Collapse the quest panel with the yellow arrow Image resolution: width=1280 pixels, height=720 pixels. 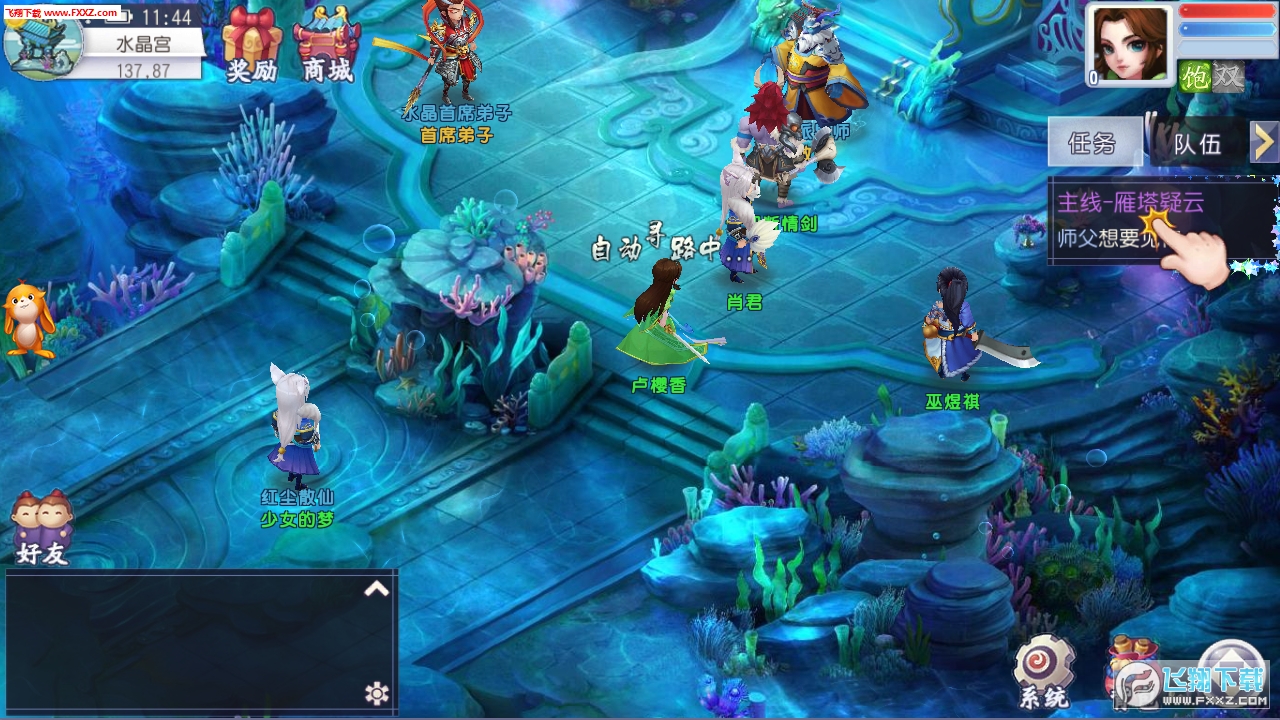1265,142
